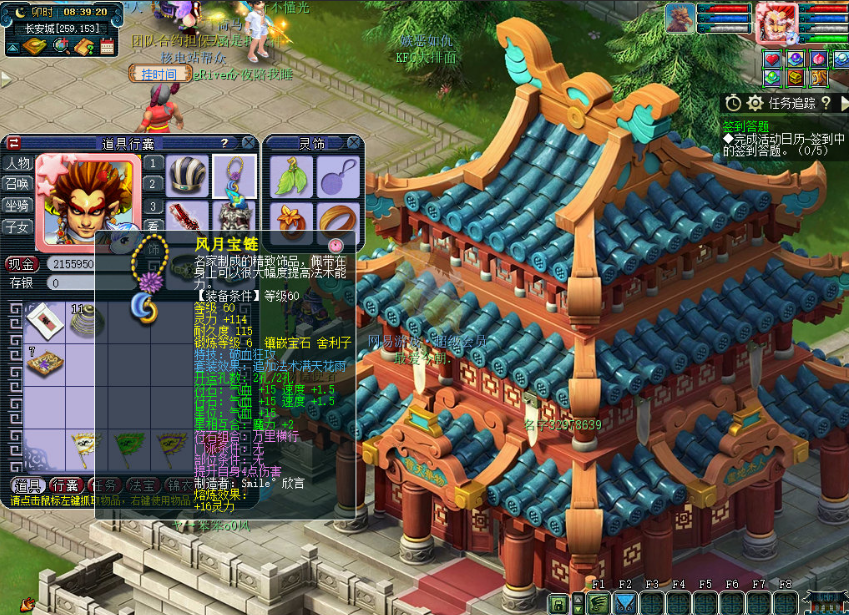Activate the F1 green skill hotkey slot
This screenshot has height=615, width=849.
tap(598, 602)
